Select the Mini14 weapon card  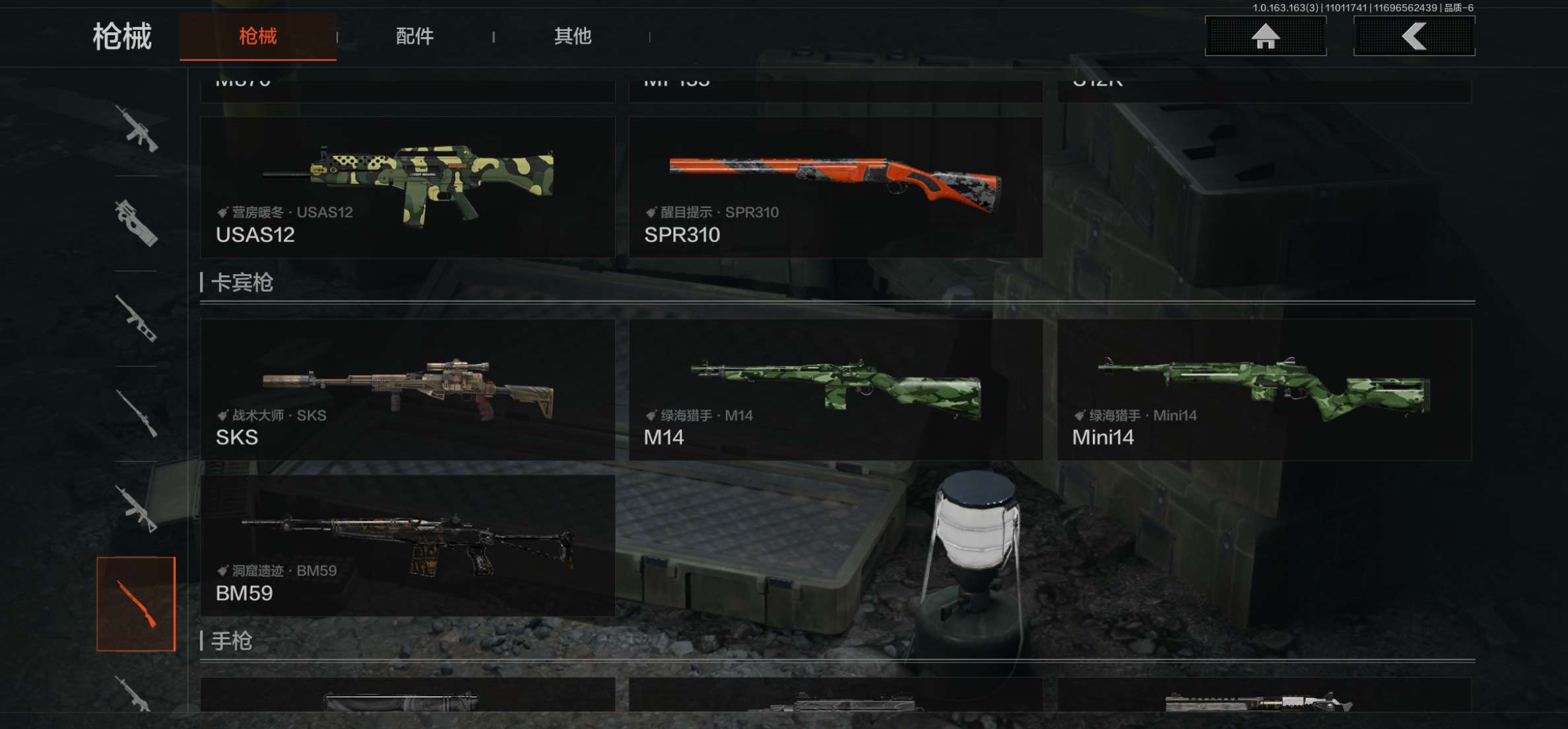[x=1264, y=390]
